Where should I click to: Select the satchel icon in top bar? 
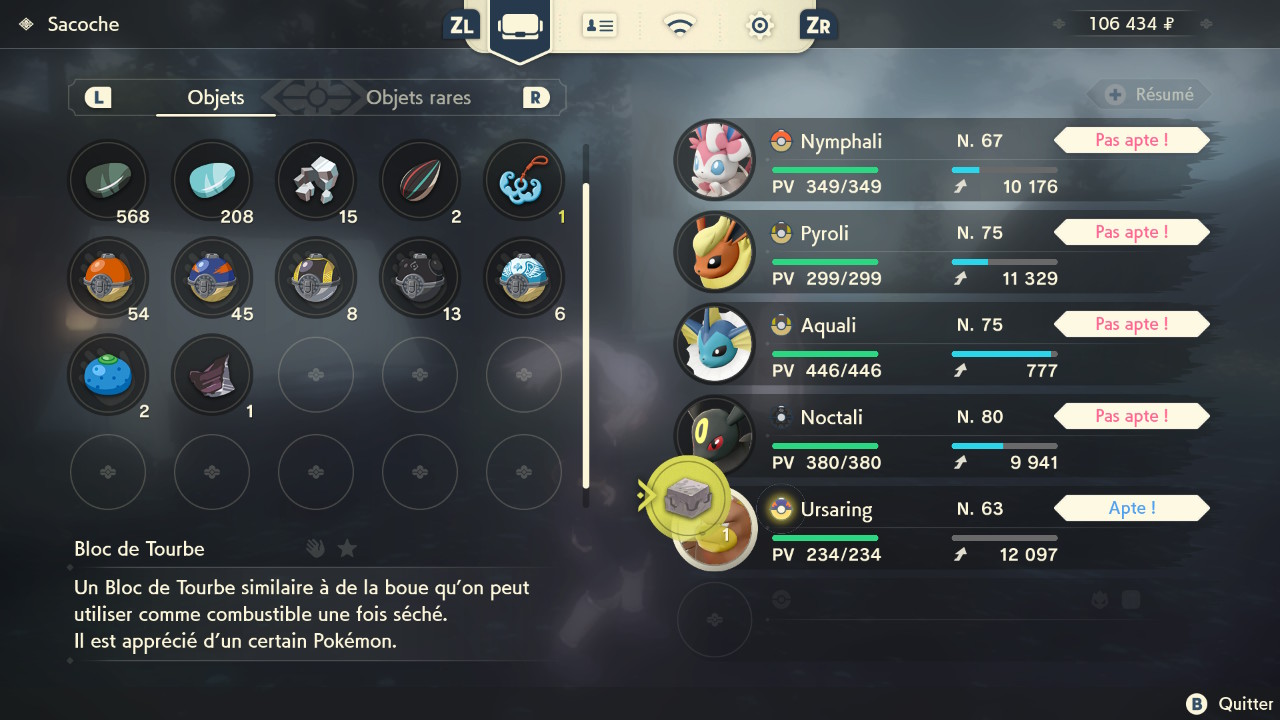pyautogui.click(x=519, y=26)
